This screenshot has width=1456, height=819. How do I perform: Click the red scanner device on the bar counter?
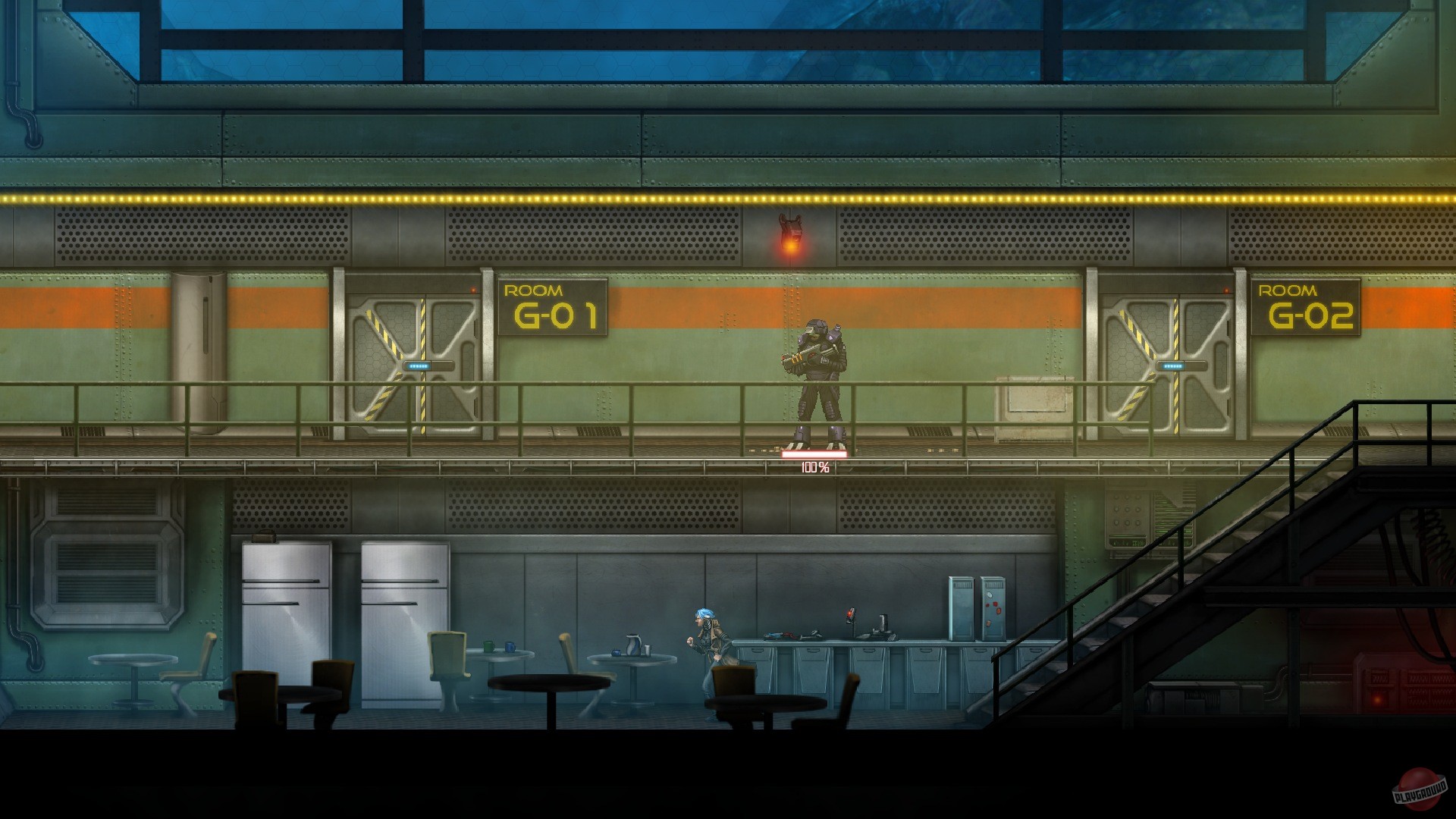coord(851,614)
